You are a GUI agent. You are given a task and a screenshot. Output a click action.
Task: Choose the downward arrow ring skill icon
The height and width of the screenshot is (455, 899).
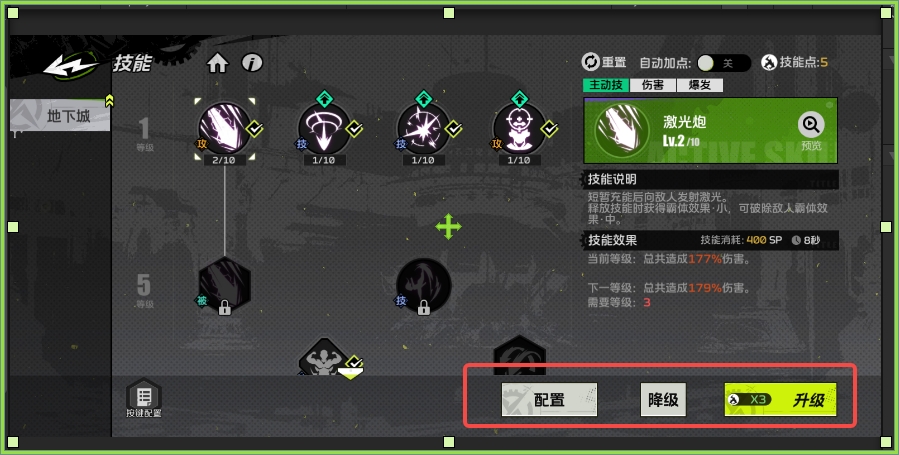[x=322, y=128]
